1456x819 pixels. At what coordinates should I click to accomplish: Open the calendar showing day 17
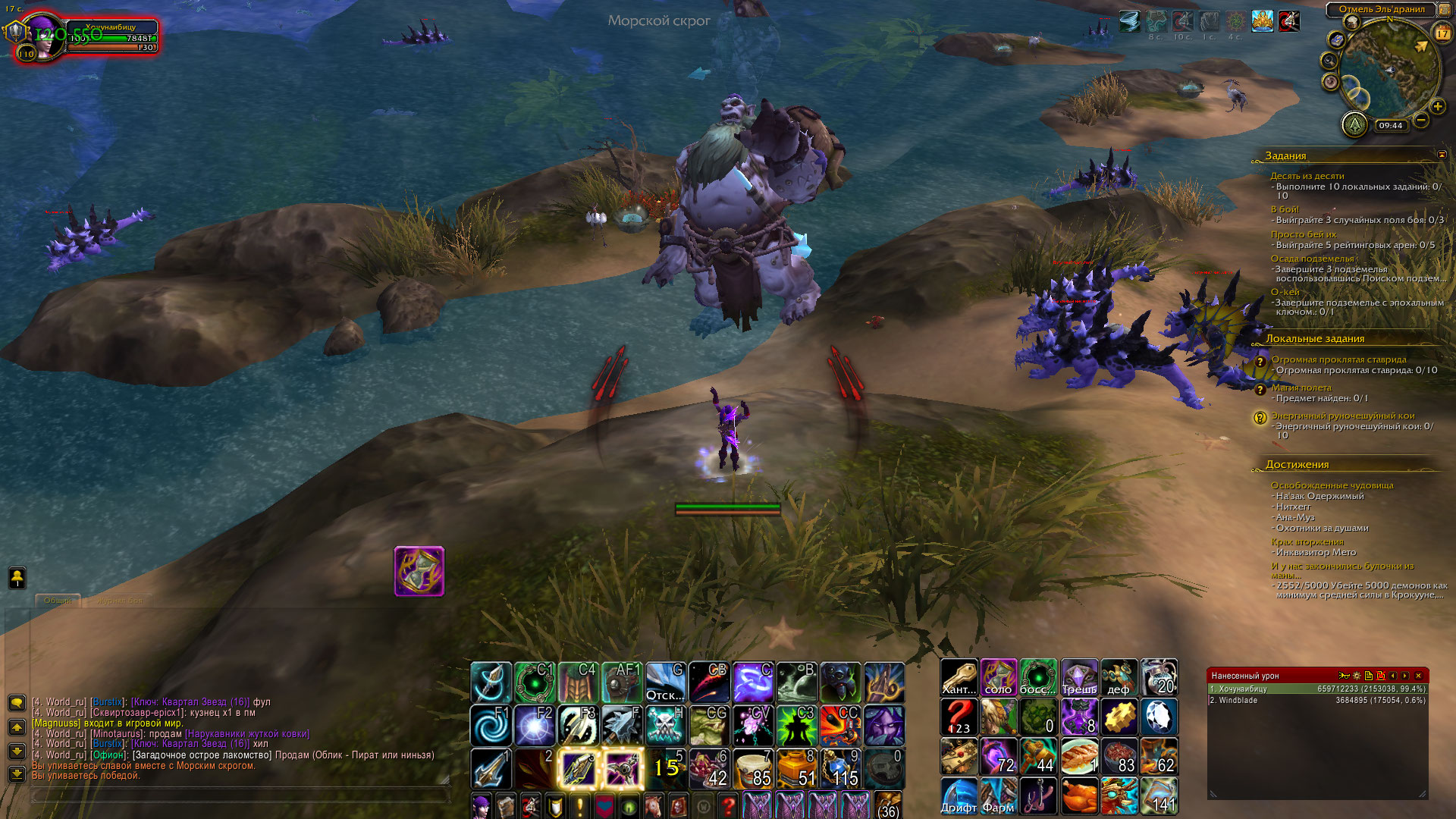1442,33
